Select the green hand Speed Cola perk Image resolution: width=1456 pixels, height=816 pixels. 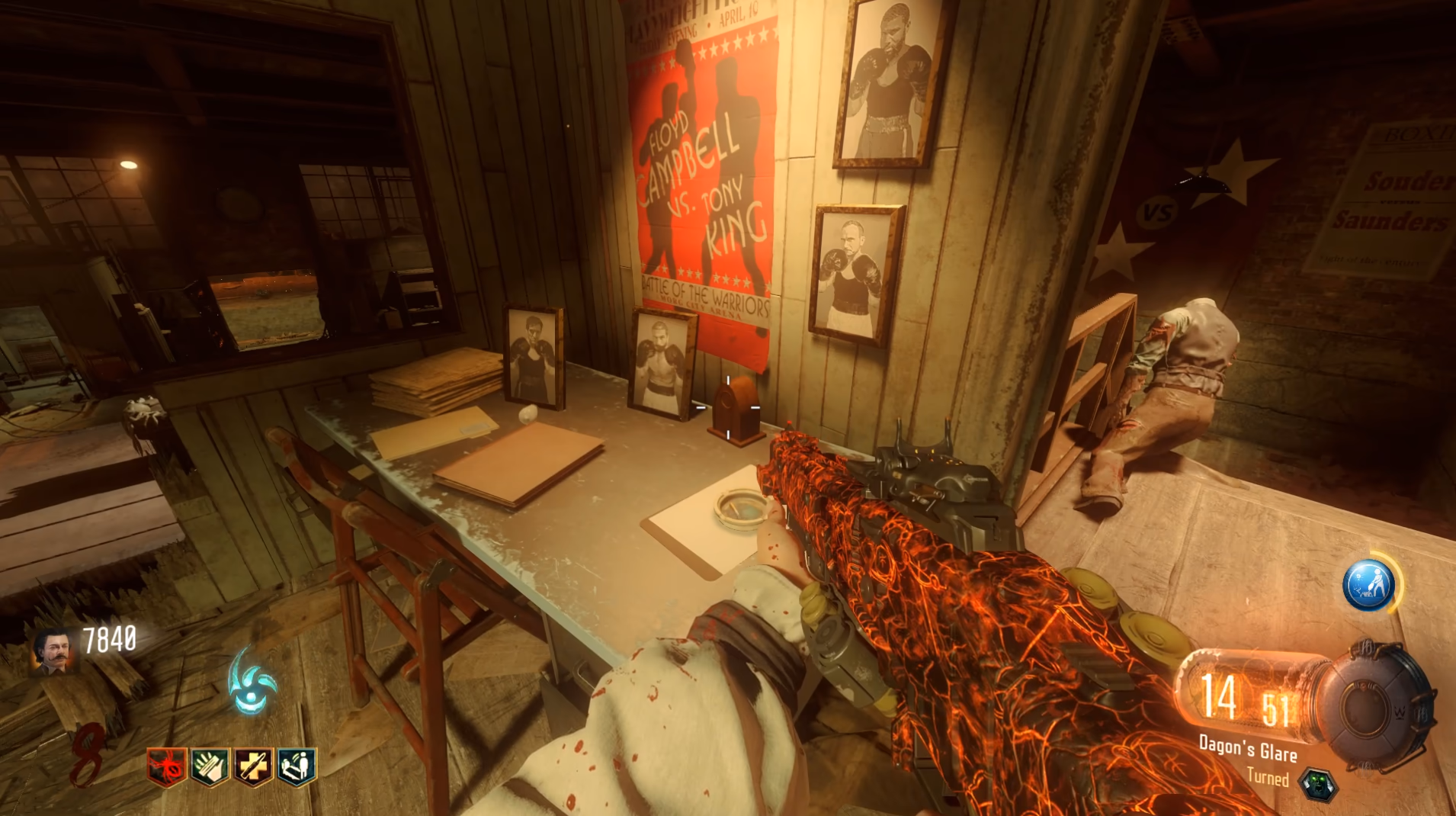(210, 766)
